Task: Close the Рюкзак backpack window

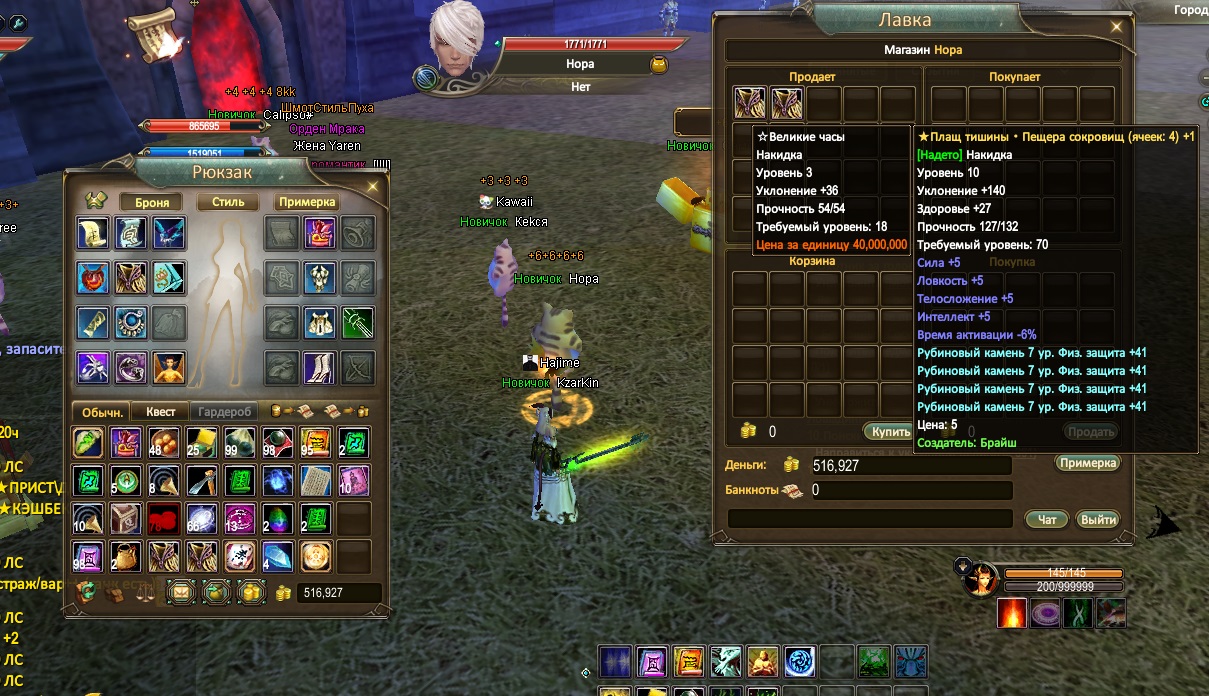Action: click(x=372, y=186)
